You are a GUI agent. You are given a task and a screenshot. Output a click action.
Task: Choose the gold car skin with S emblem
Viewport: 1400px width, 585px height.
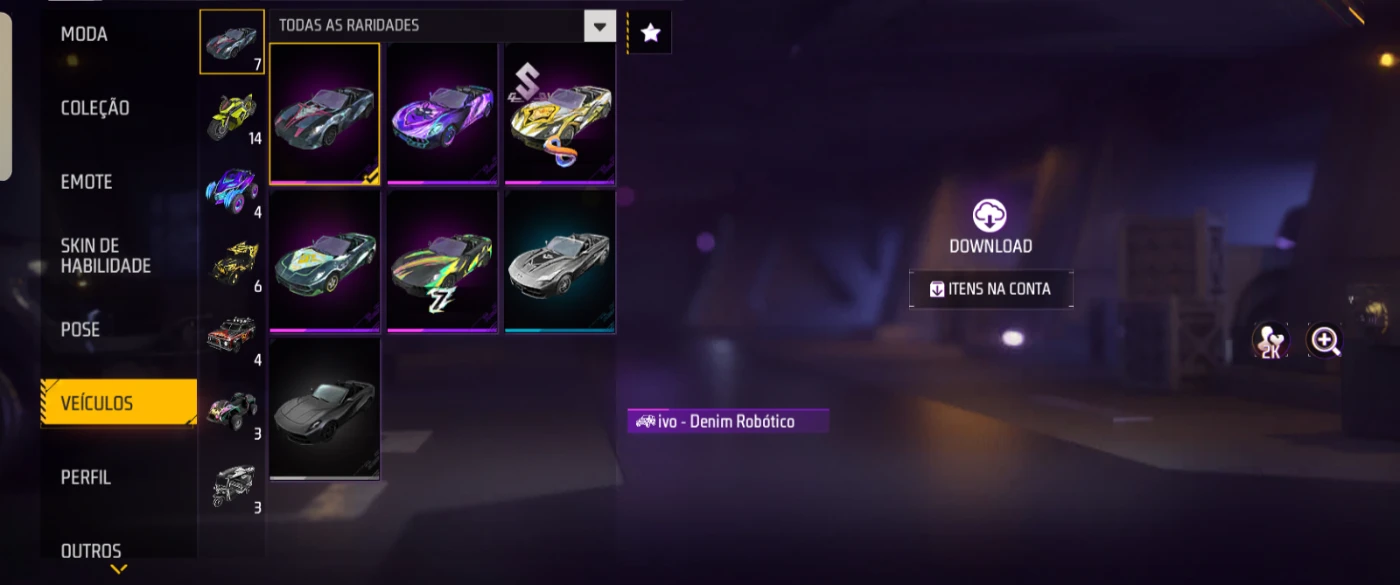click(560, 113)
